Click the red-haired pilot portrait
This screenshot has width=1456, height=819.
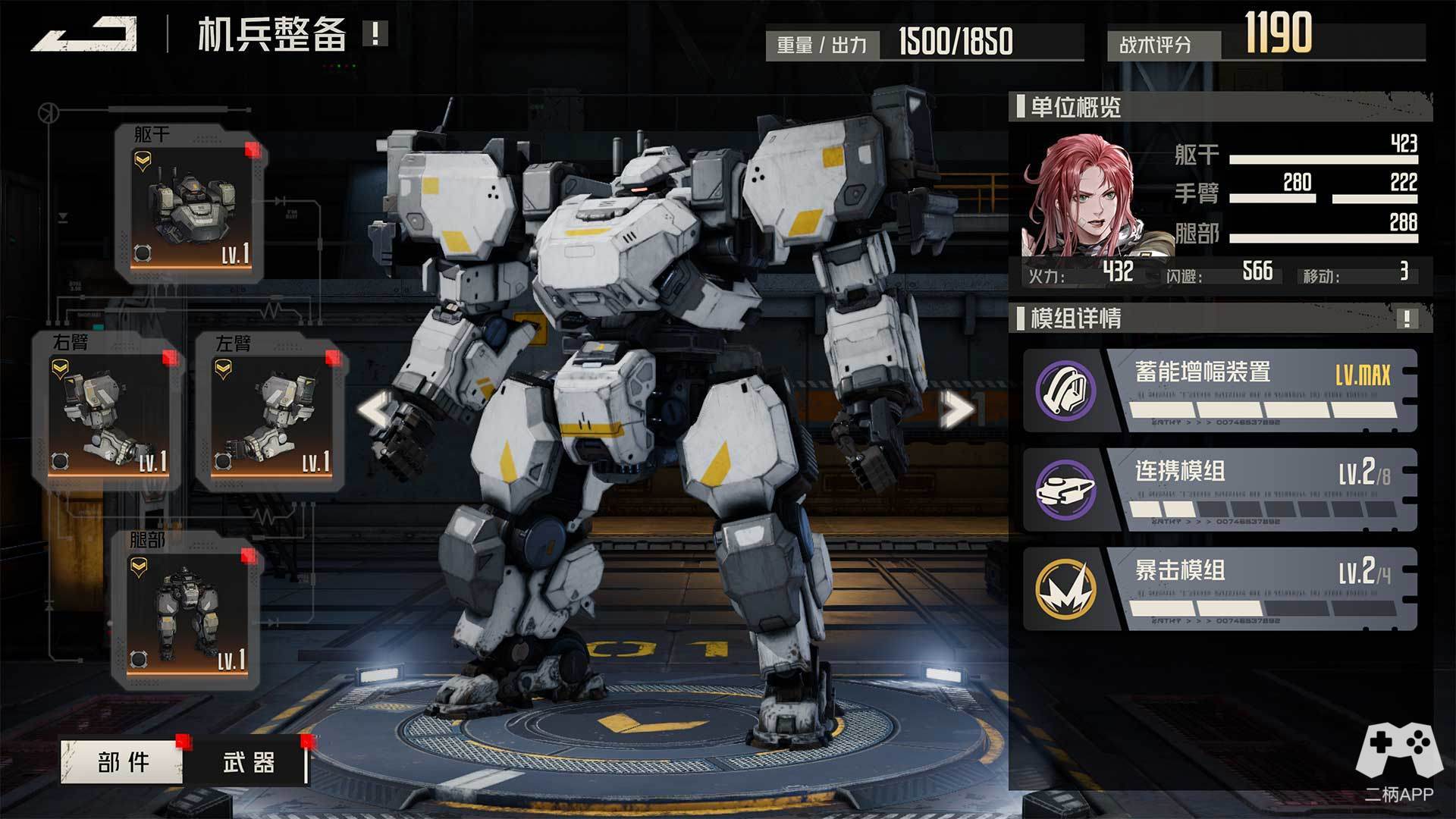1084,196
